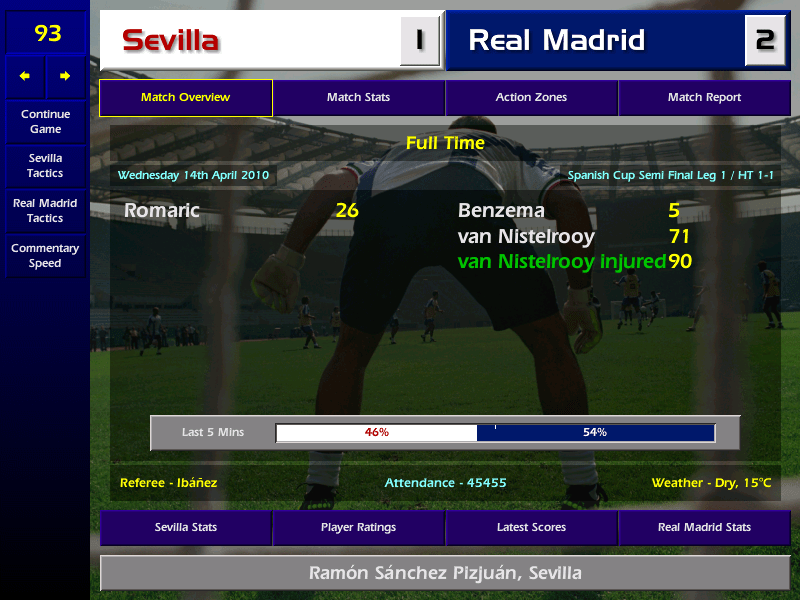Viewport: 800px width, 600px height.
Task: View the Match Report tab
Action: [x=704, y=98]
